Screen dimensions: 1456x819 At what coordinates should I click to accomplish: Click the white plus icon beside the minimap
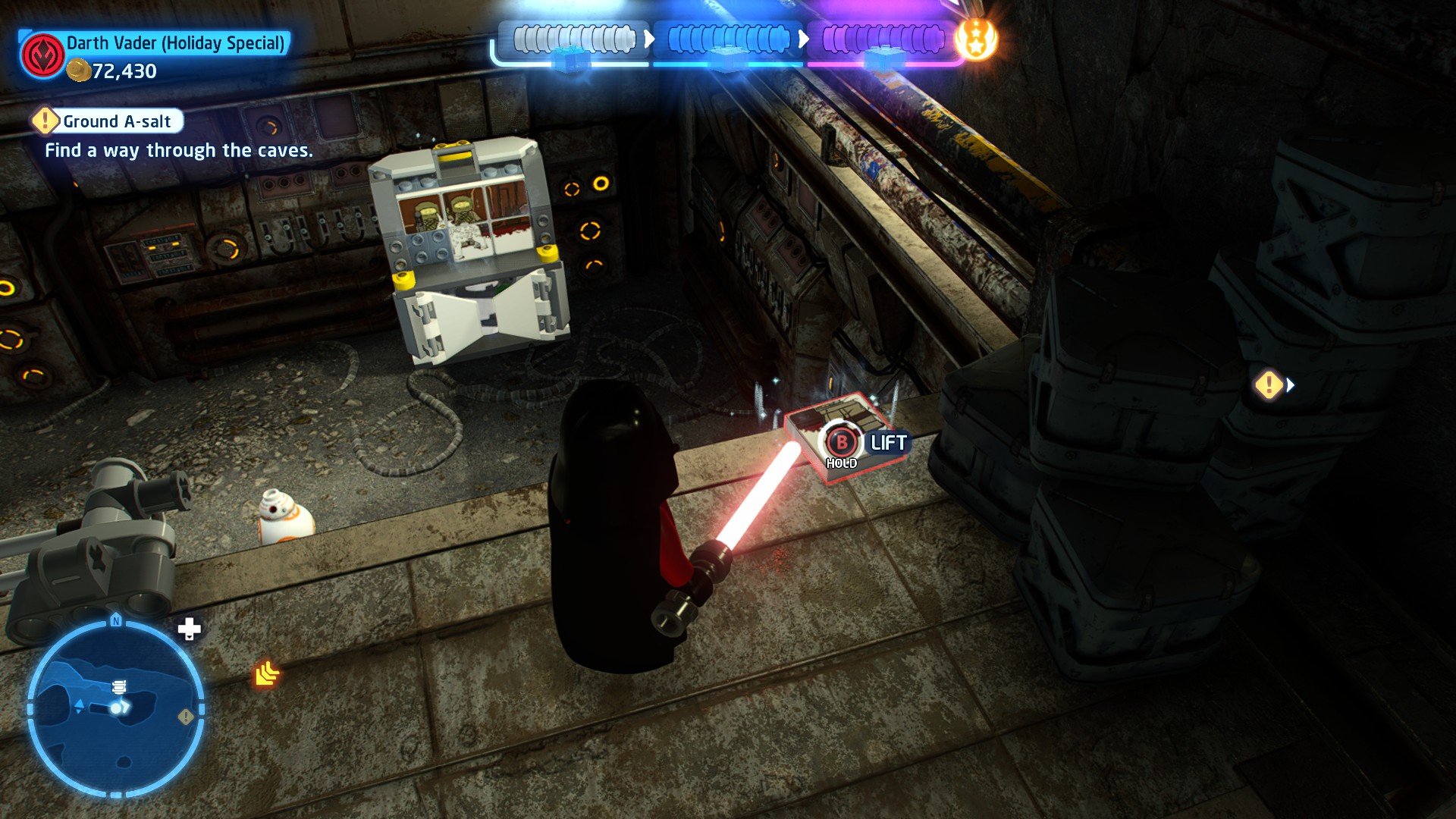coord(189,629)
